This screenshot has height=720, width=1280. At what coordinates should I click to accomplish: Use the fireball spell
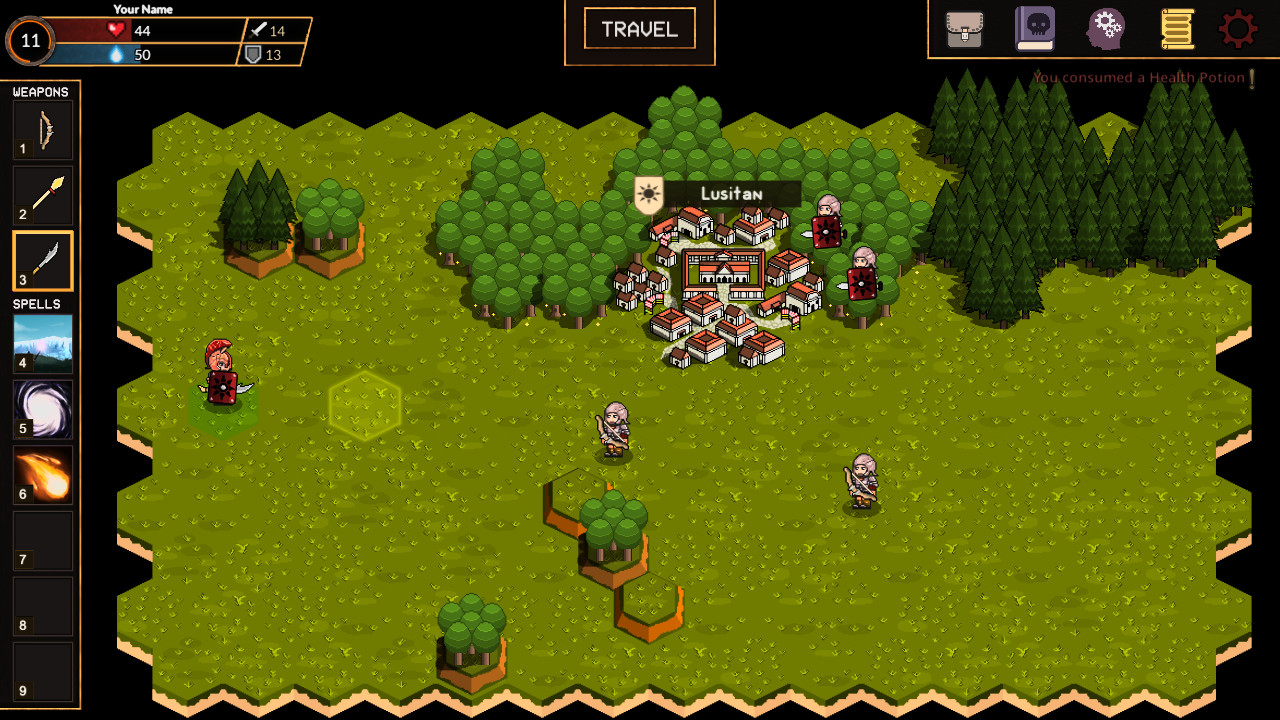43,474
